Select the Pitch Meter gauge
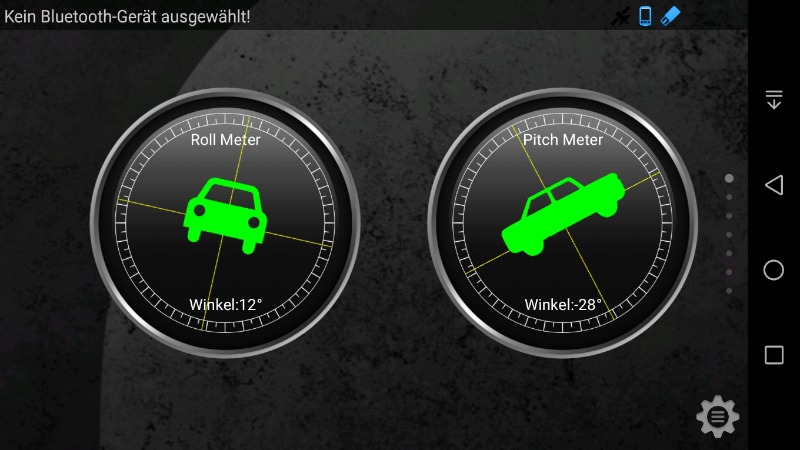Screen dimensions: 800x450 tap(563, 222)
